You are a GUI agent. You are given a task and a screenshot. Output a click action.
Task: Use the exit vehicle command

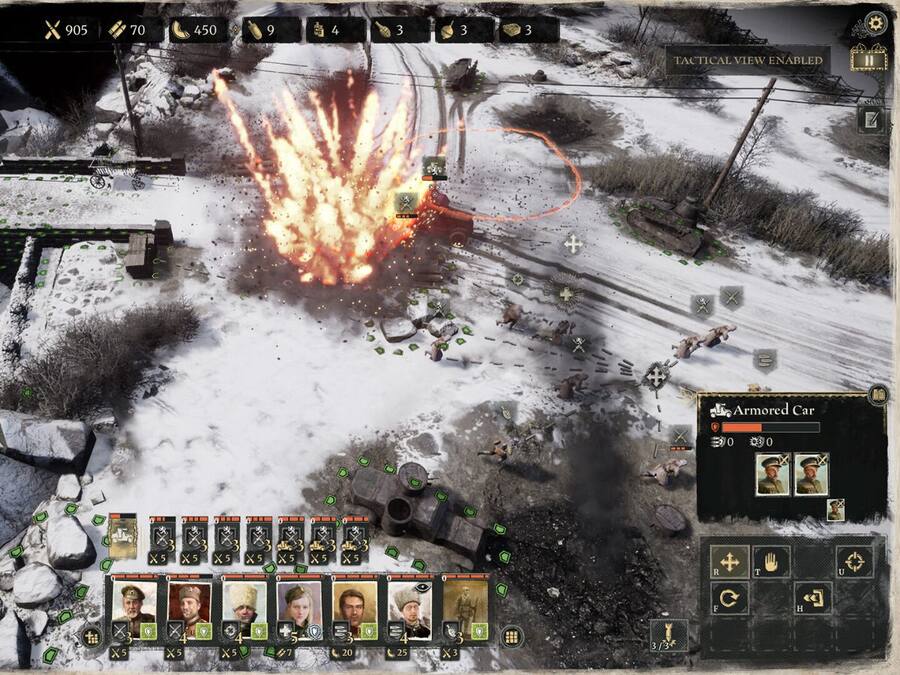tap(812, 599)
